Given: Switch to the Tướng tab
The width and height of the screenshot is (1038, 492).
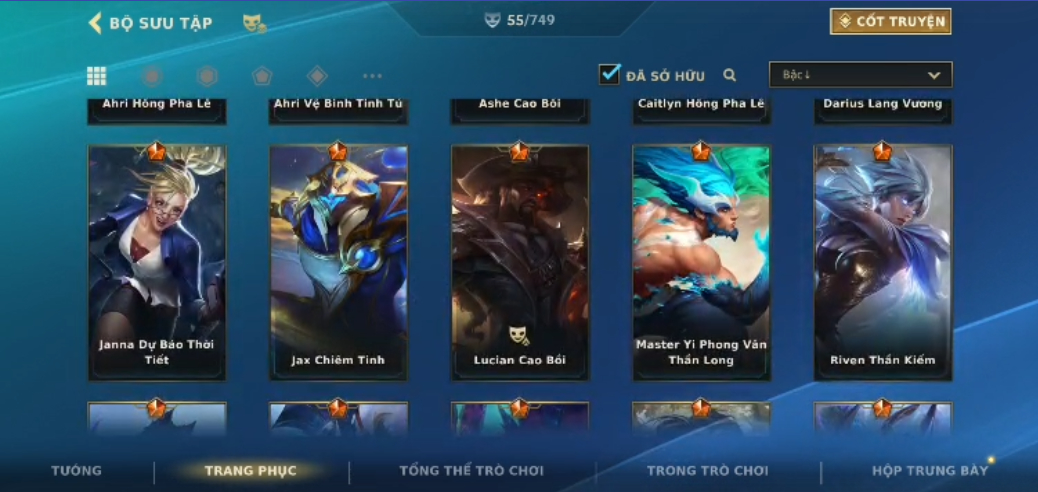Looking at the screenshot, I should pos(77,471).
